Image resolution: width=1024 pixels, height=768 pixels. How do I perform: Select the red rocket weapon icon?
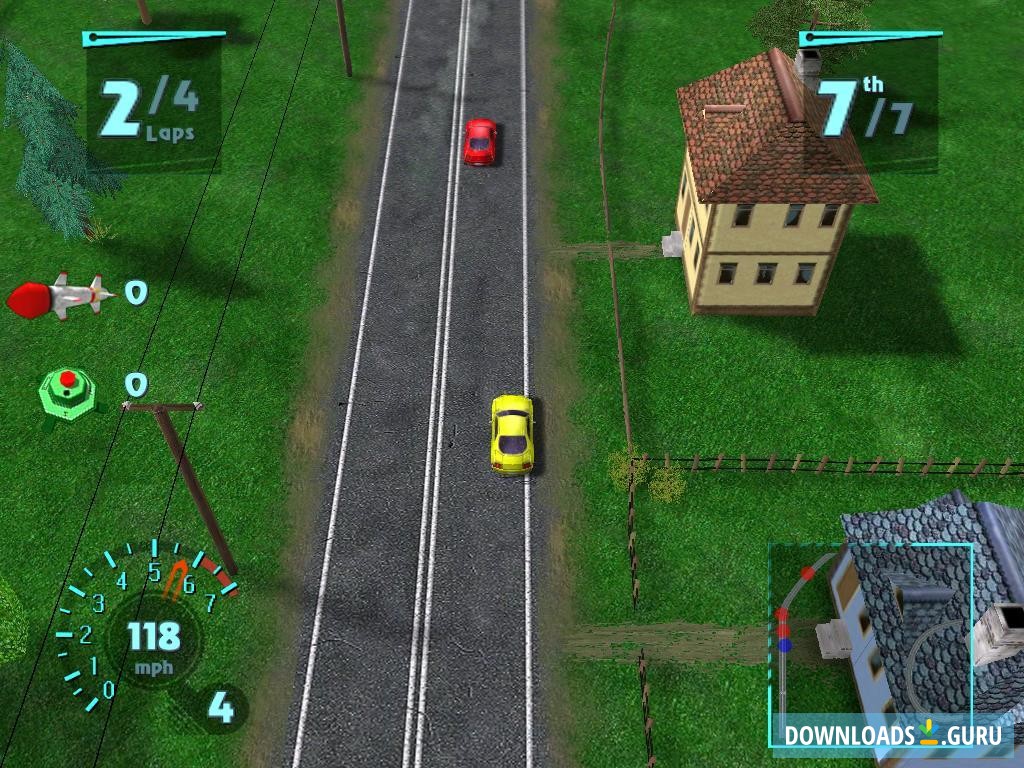click(58, 297)
